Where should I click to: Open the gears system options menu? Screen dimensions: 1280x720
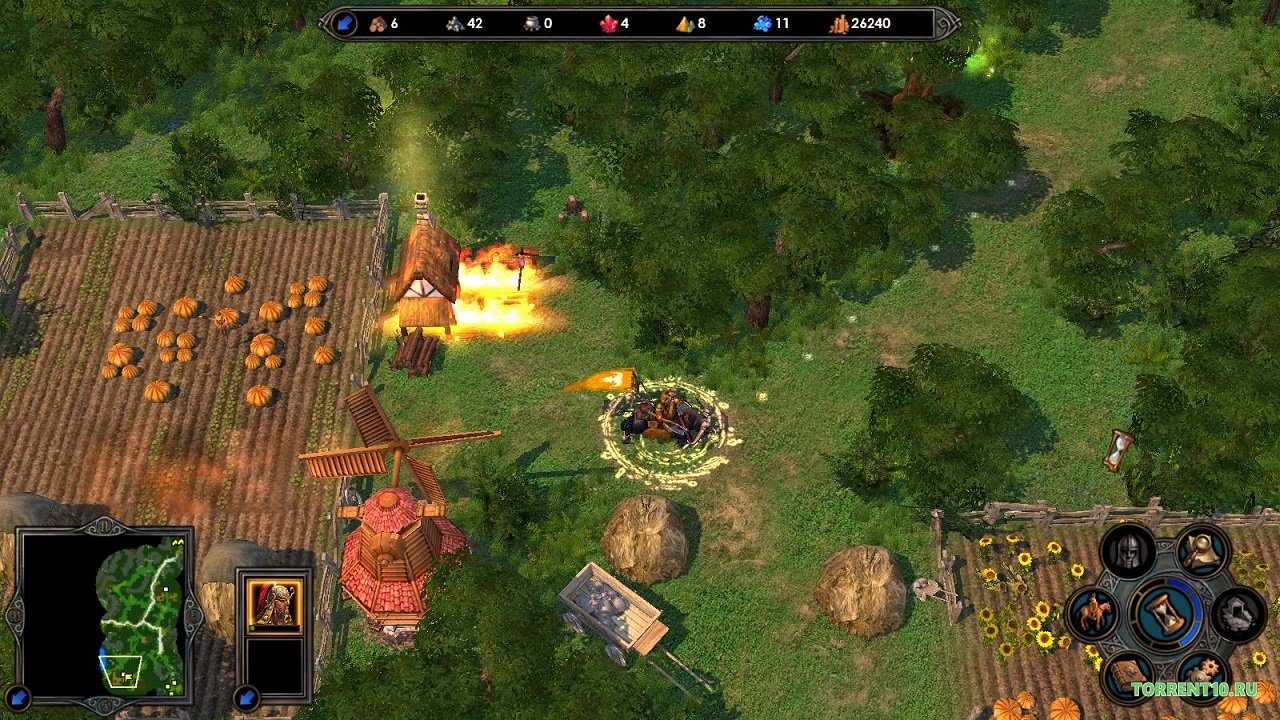coord(1202,675)
